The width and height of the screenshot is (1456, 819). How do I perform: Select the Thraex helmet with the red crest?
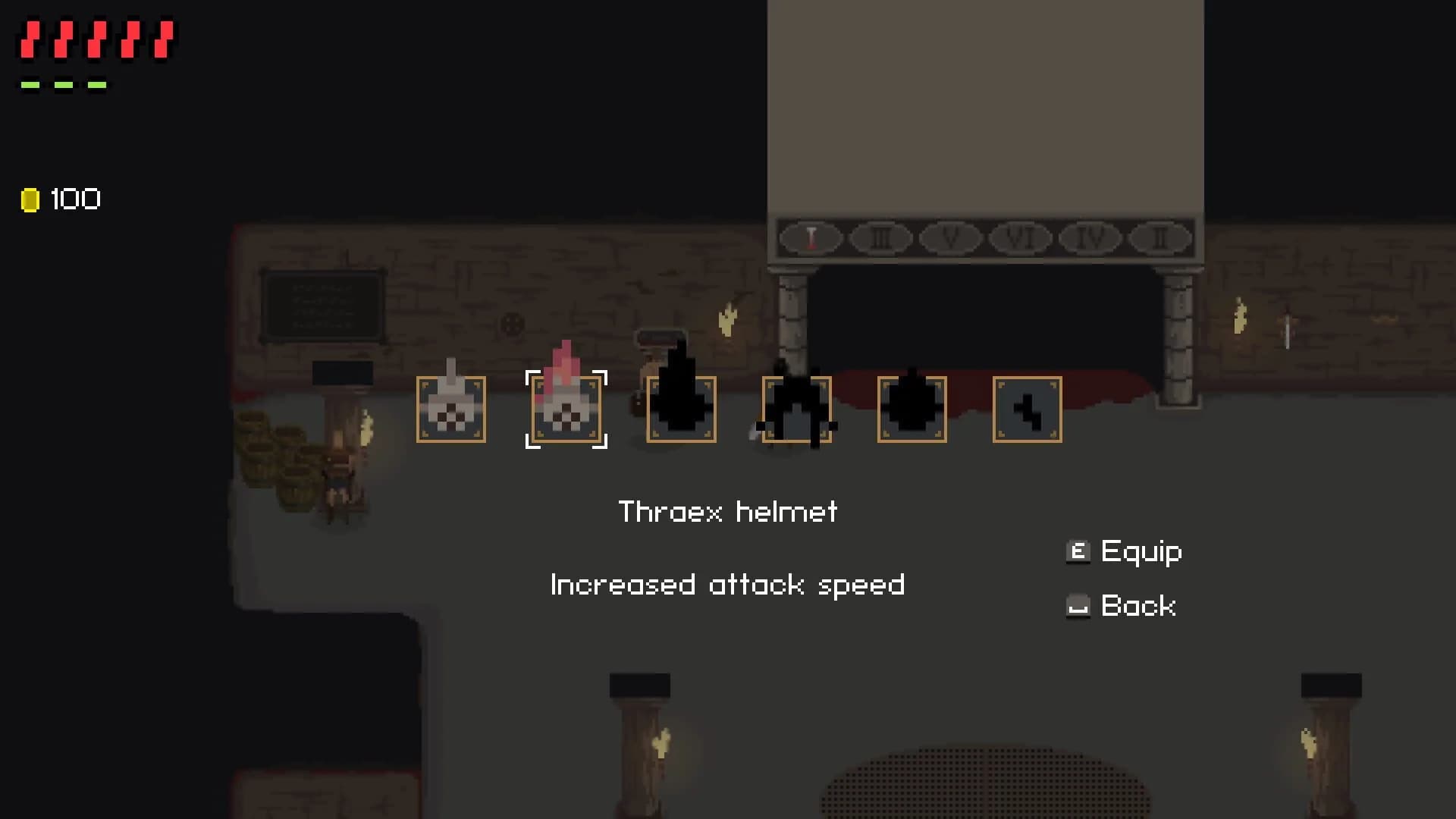[566, 409]
